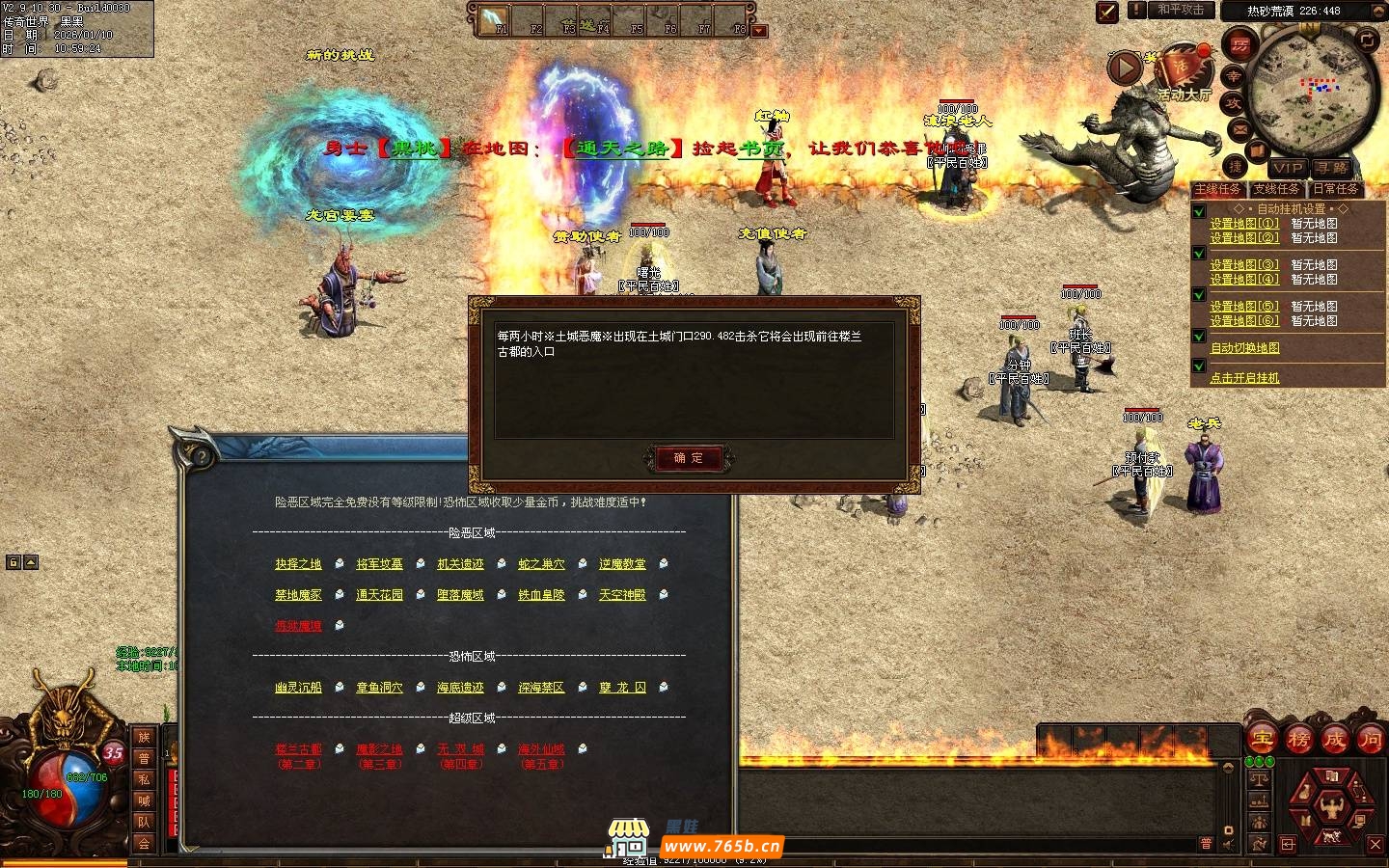Image resolution: width=1389 pixels, height=868 pixels.
Task: Click the 寻路 pathfinding button
Action: pyautogui.click(x=1331, y=168)
